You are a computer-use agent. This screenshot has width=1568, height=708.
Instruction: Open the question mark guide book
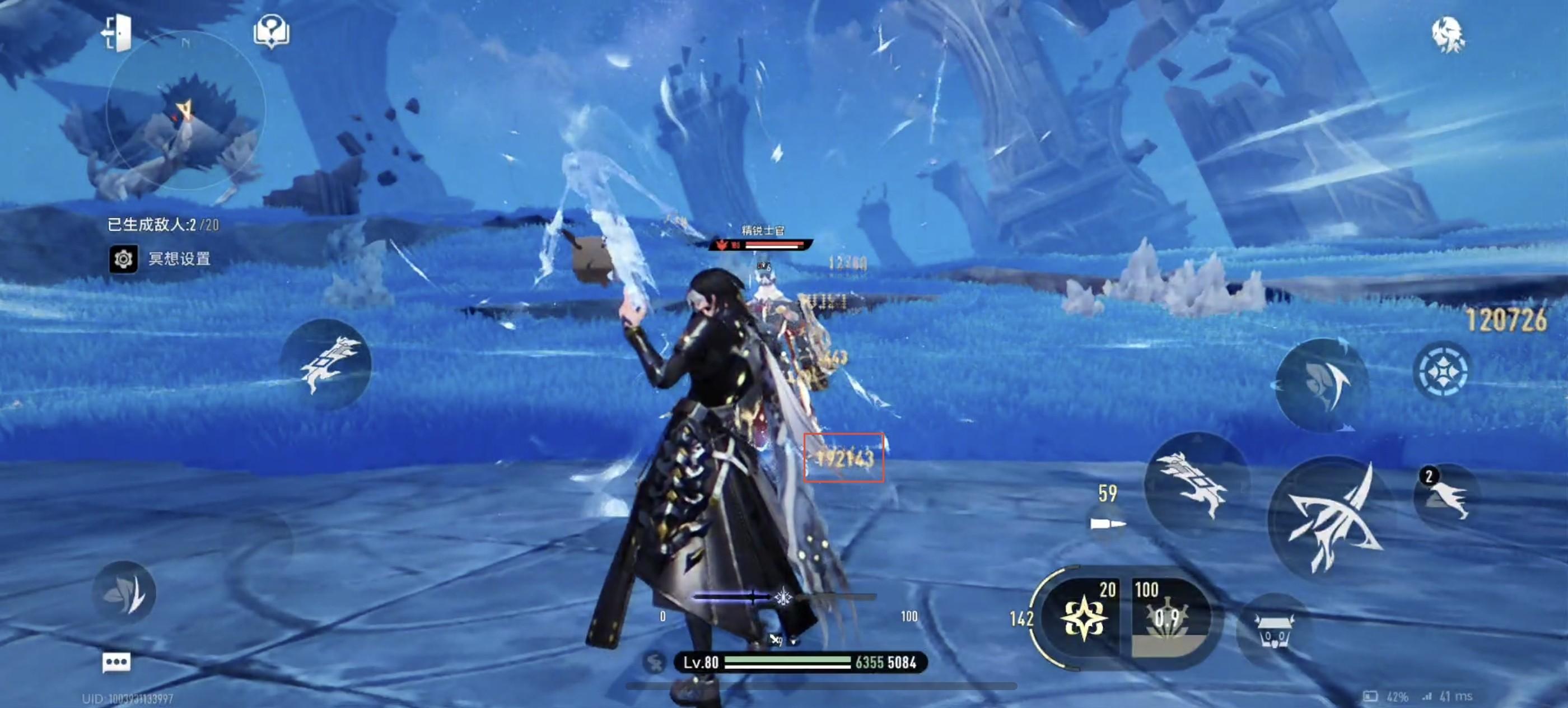271,31
